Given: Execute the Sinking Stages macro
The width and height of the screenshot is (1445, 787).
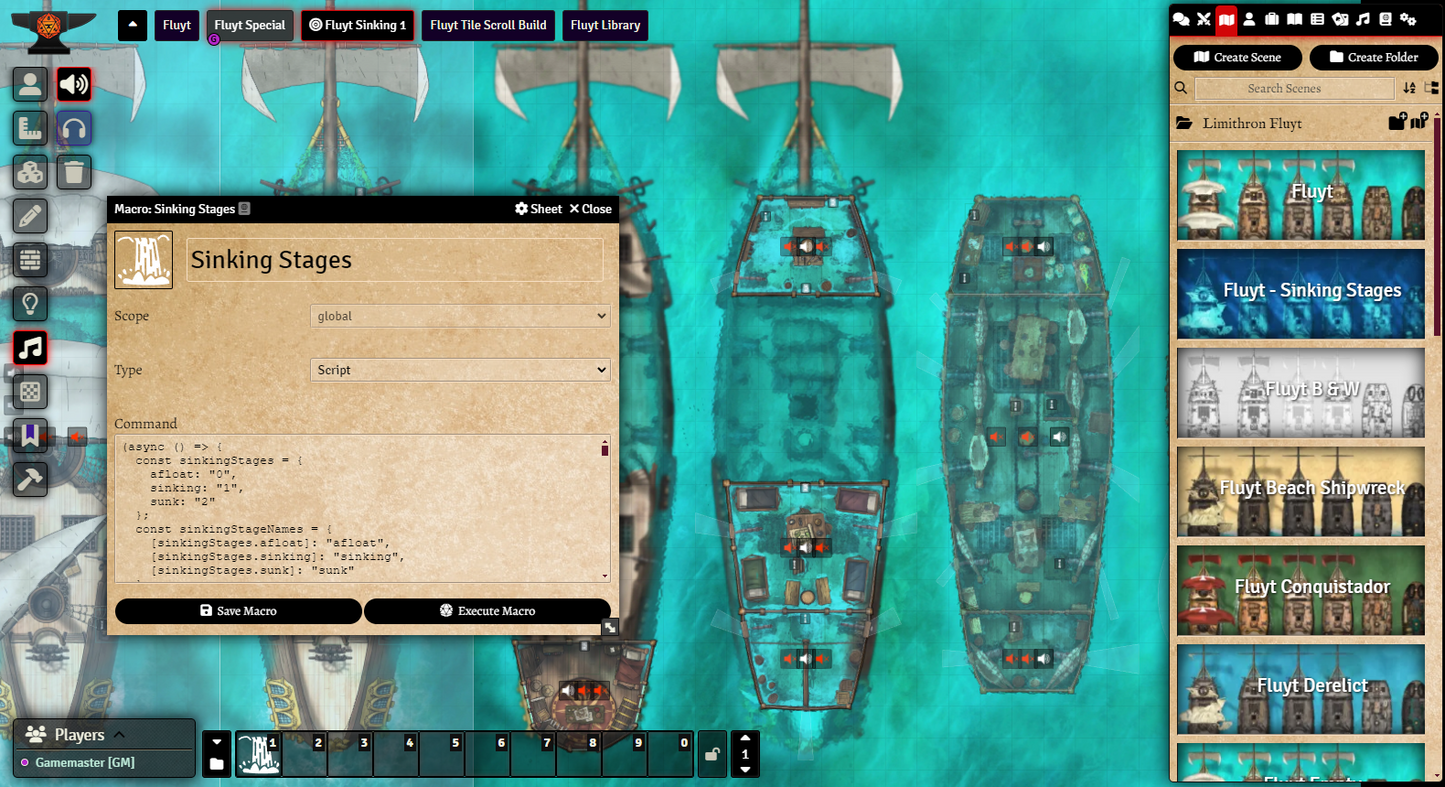Looking at the screenshot, I should [487, 611].
